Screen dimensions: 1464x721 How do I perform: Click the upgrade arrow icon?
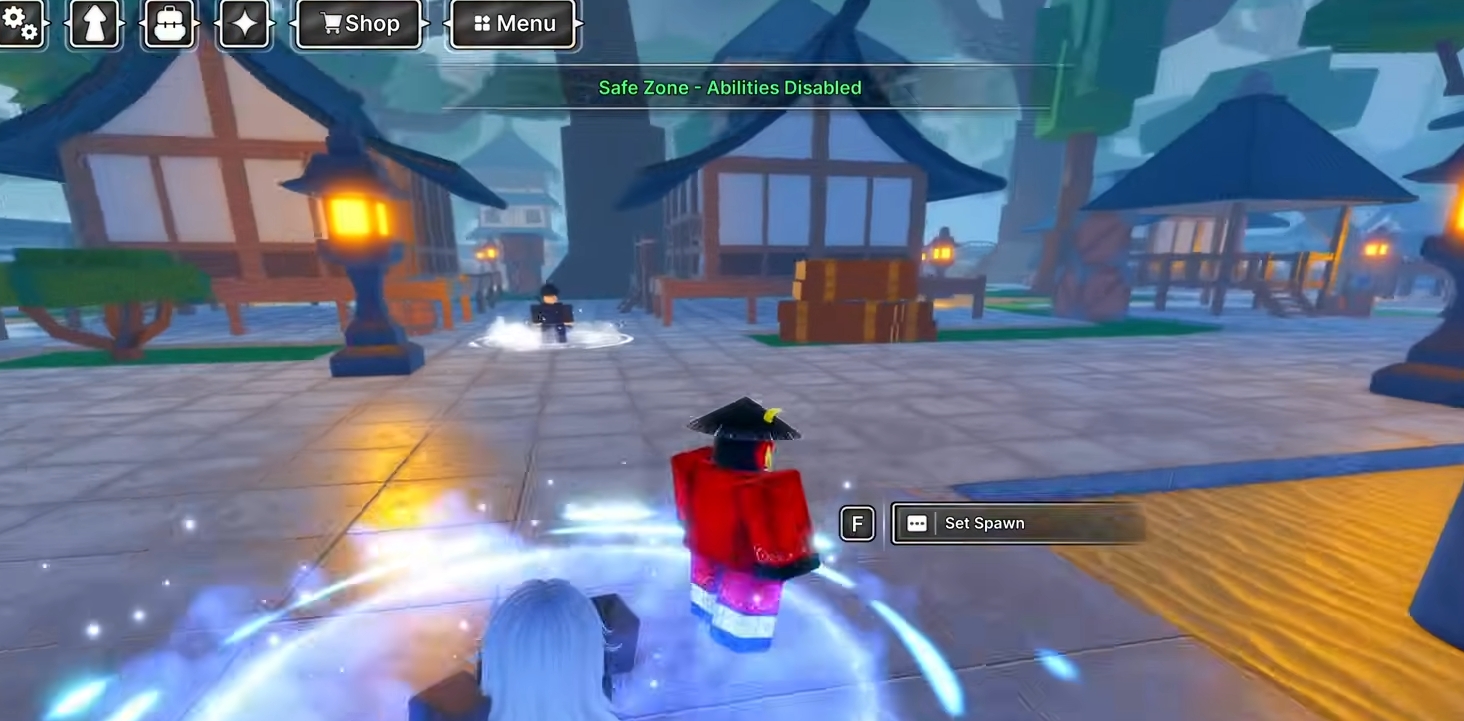(95, 22)
